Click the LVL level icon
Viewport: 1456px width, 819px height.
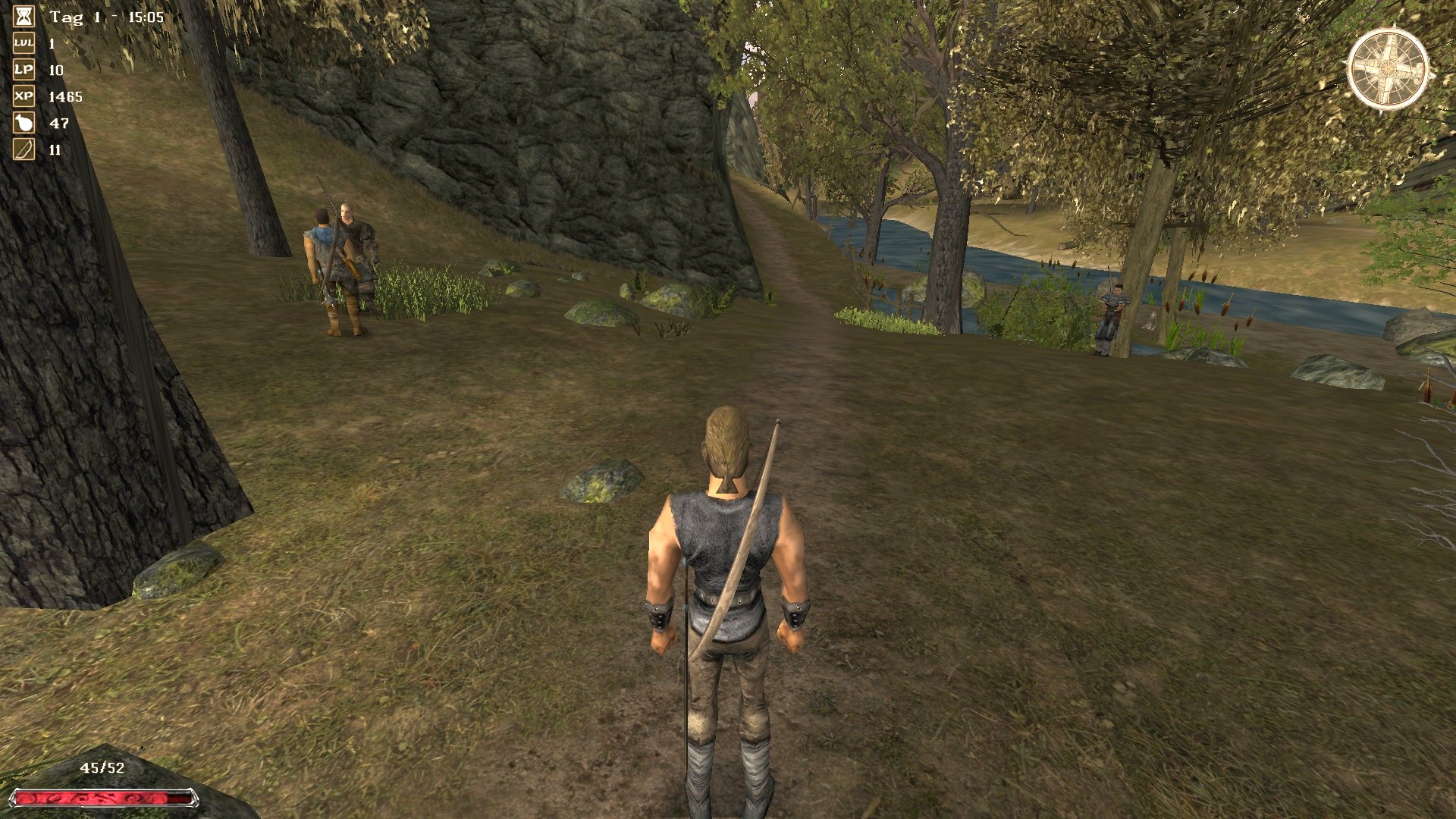tap(24, 43)
